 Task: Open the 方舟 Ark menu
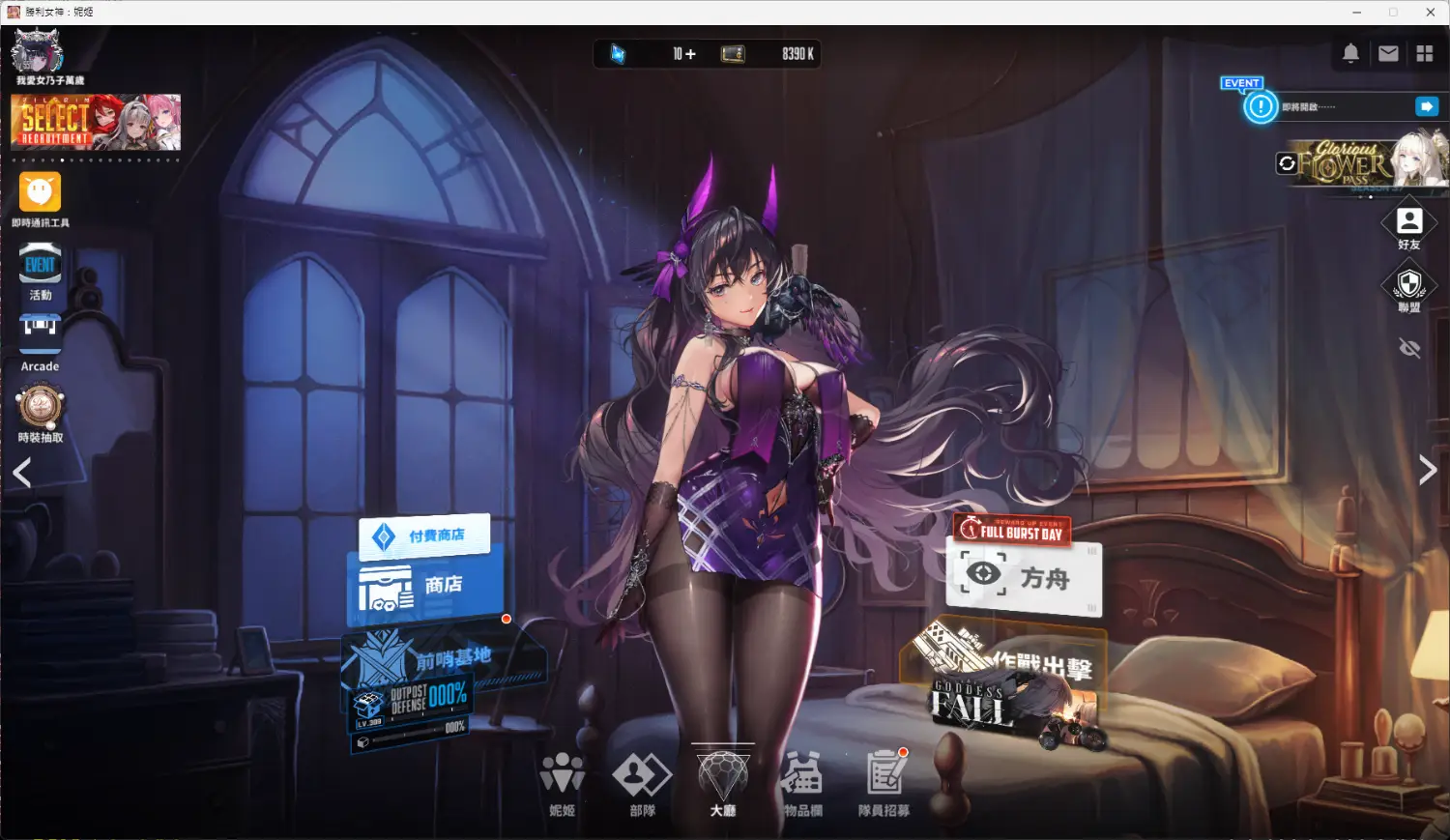(1023, 577)
